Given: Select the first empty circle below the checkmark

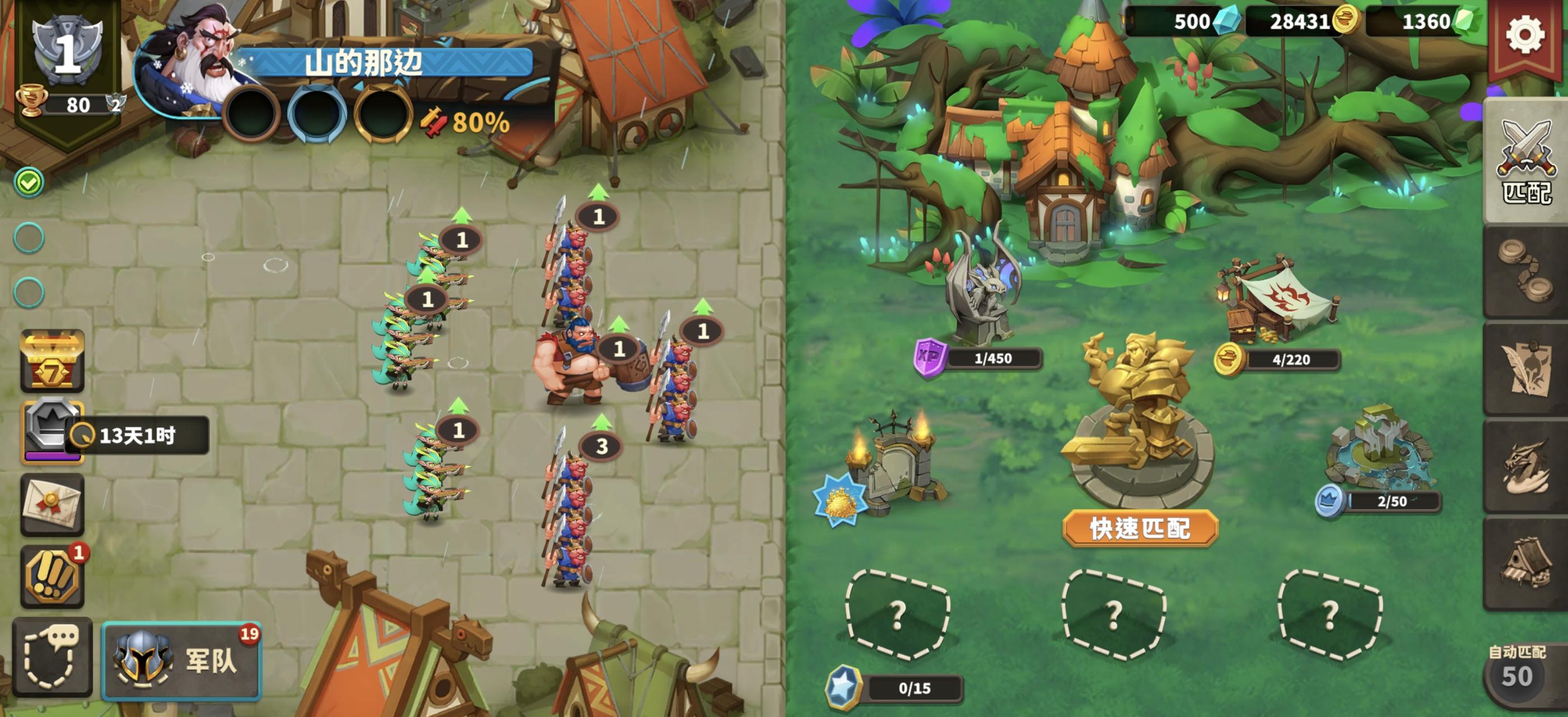Looking at the screenshot, I should coord(29,239).
